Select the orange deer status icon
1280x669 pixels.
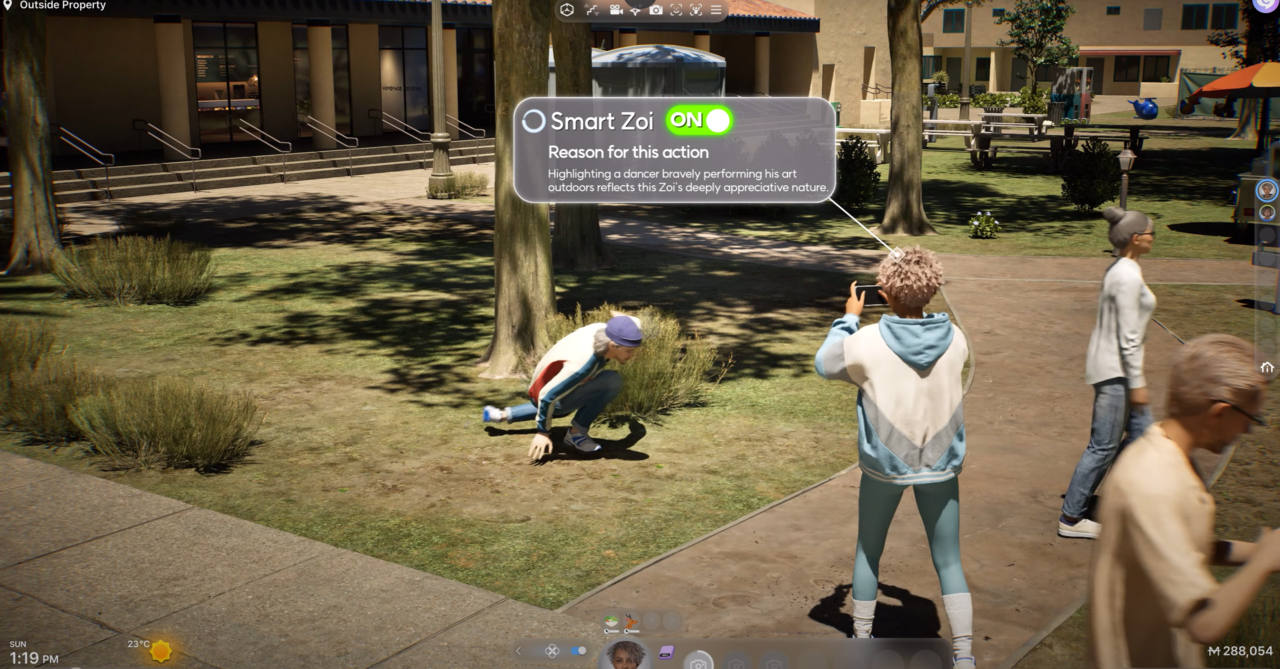coord(631,620)
